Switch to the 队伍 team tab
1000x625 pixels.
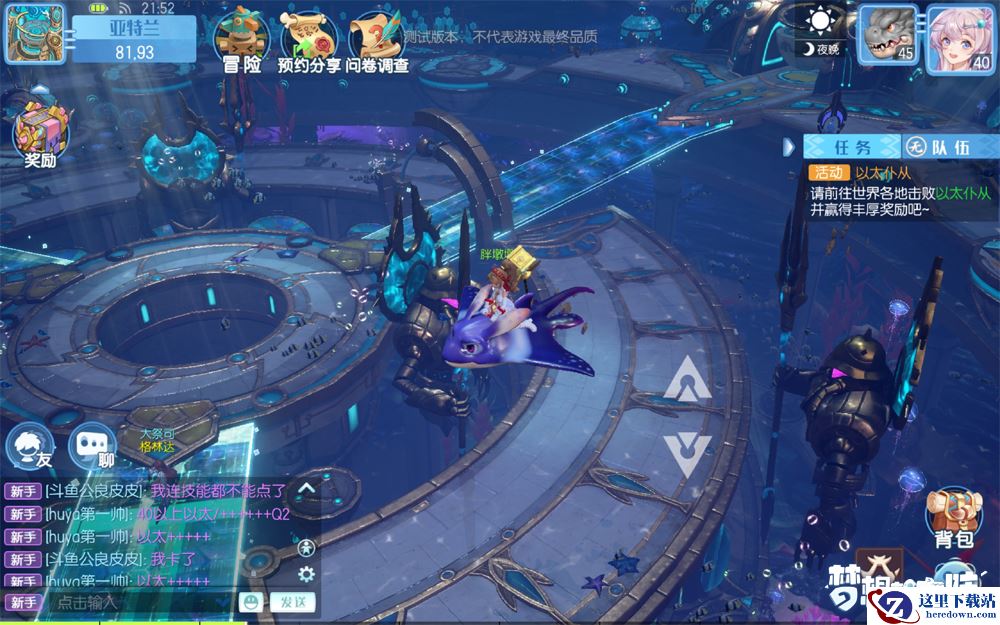coord(938,147)
